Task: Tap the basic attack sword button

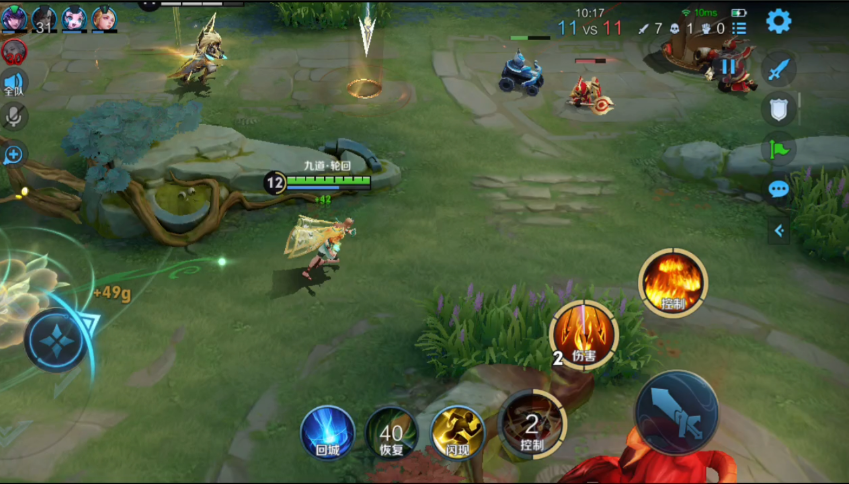Action: click(x=676, y=411)
